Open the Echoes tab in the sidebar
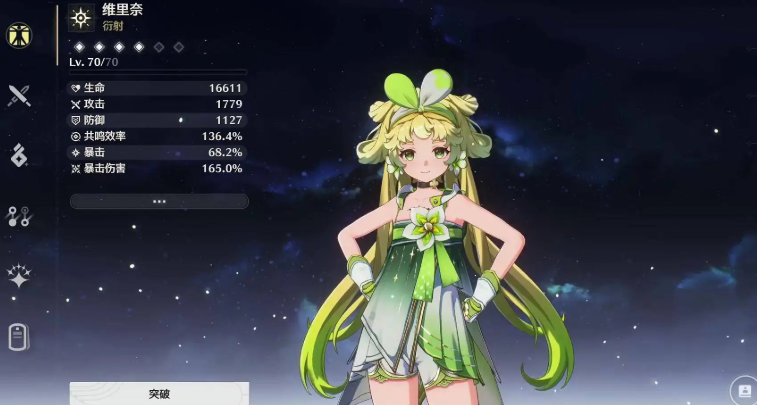Screen dimensions: 757x405 (19, 155)
